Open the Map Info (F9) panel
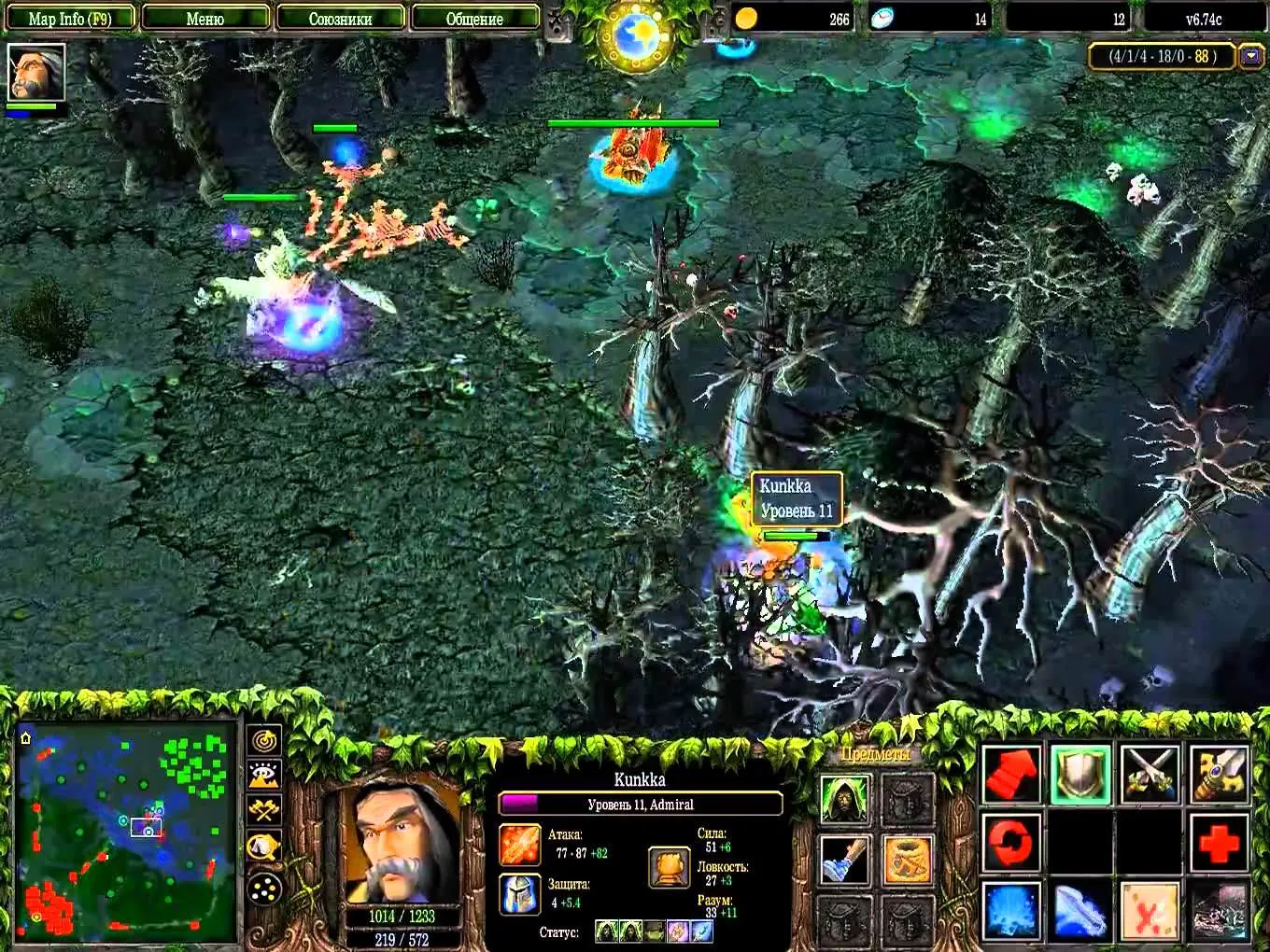Image resolution: width=1270 pixels, height=952 pixels. 70,19
